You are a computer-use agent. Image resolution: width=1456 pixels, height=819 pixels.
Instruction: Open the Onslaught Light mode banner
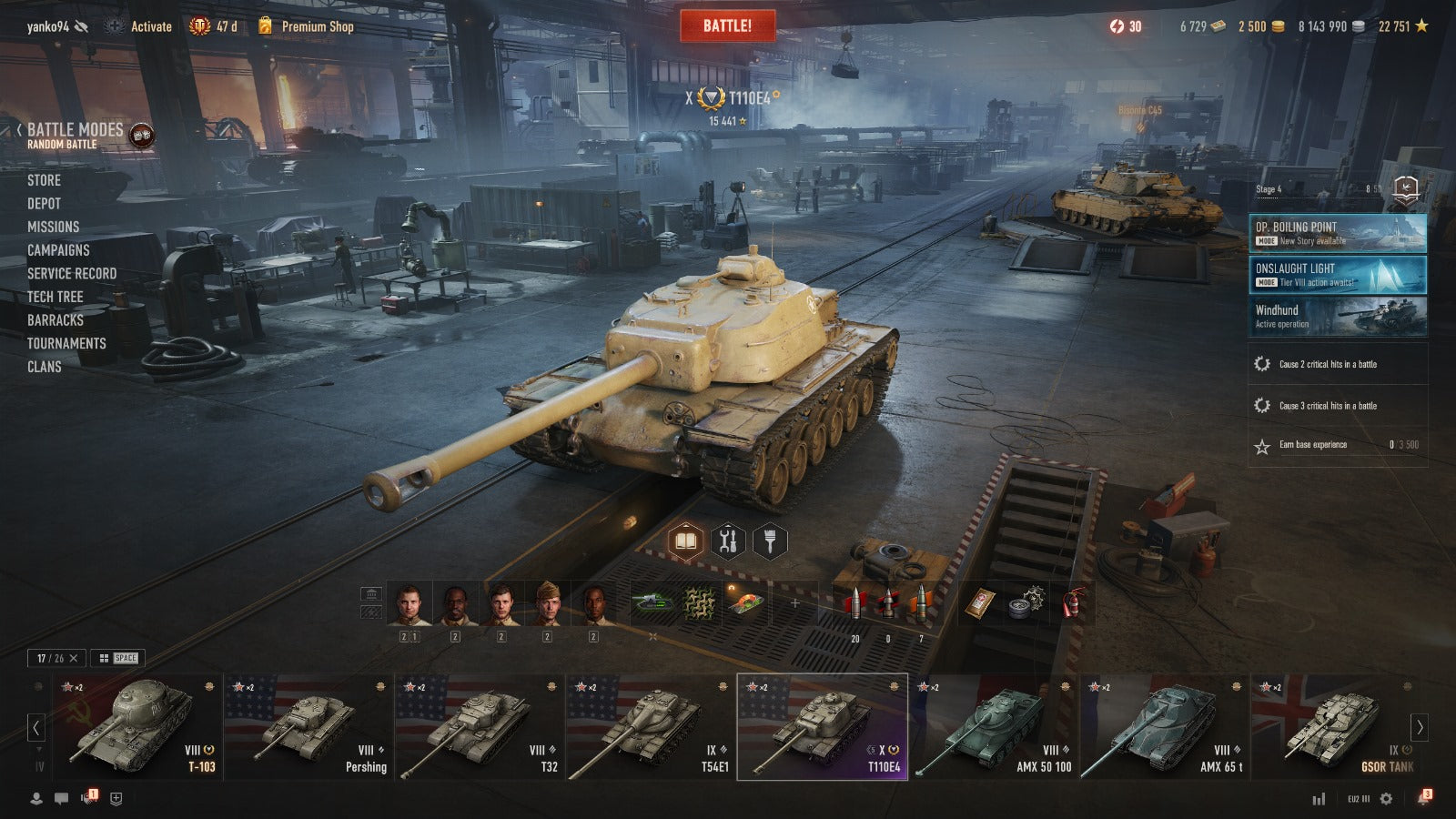pyautogui.click(x=1337, y=275)
